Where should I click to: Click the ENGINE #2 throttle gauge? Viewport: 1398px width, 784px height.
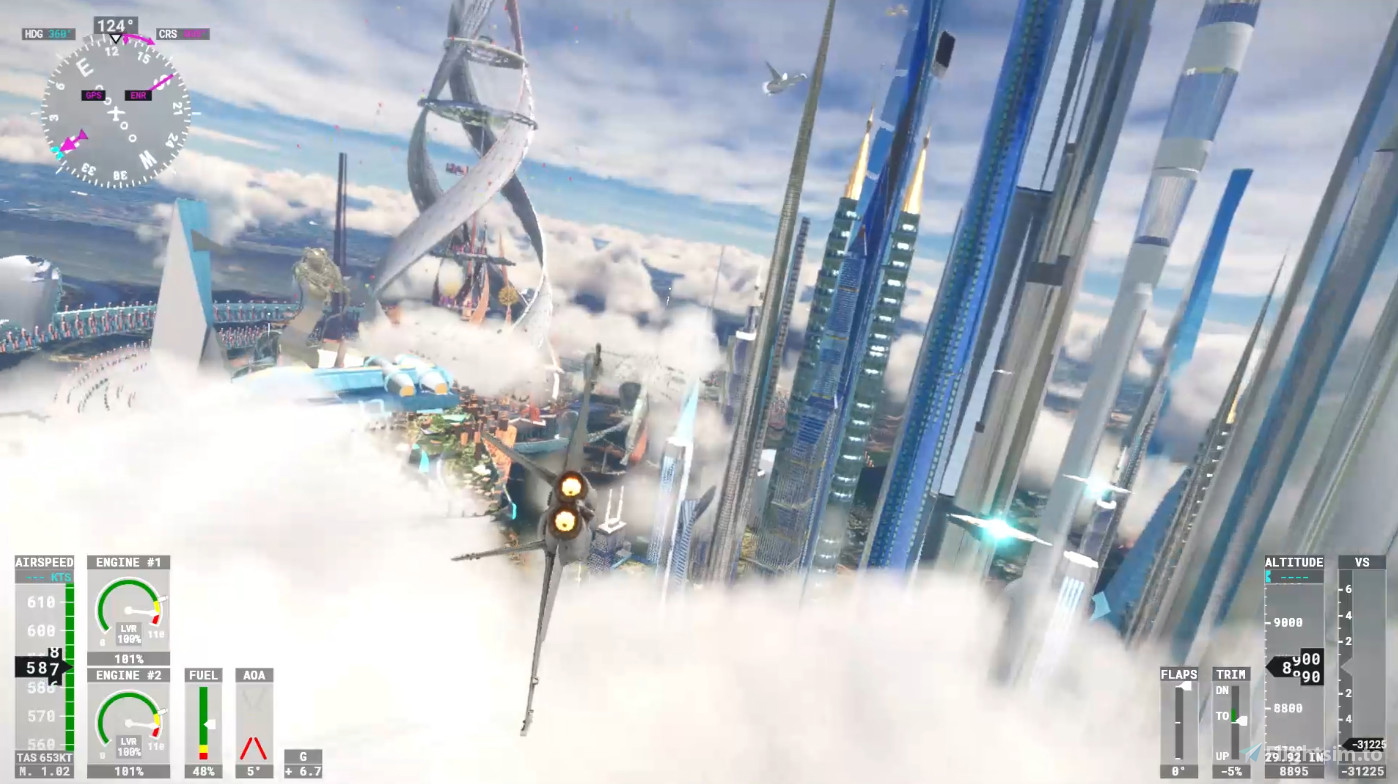(x=128, y=722)
